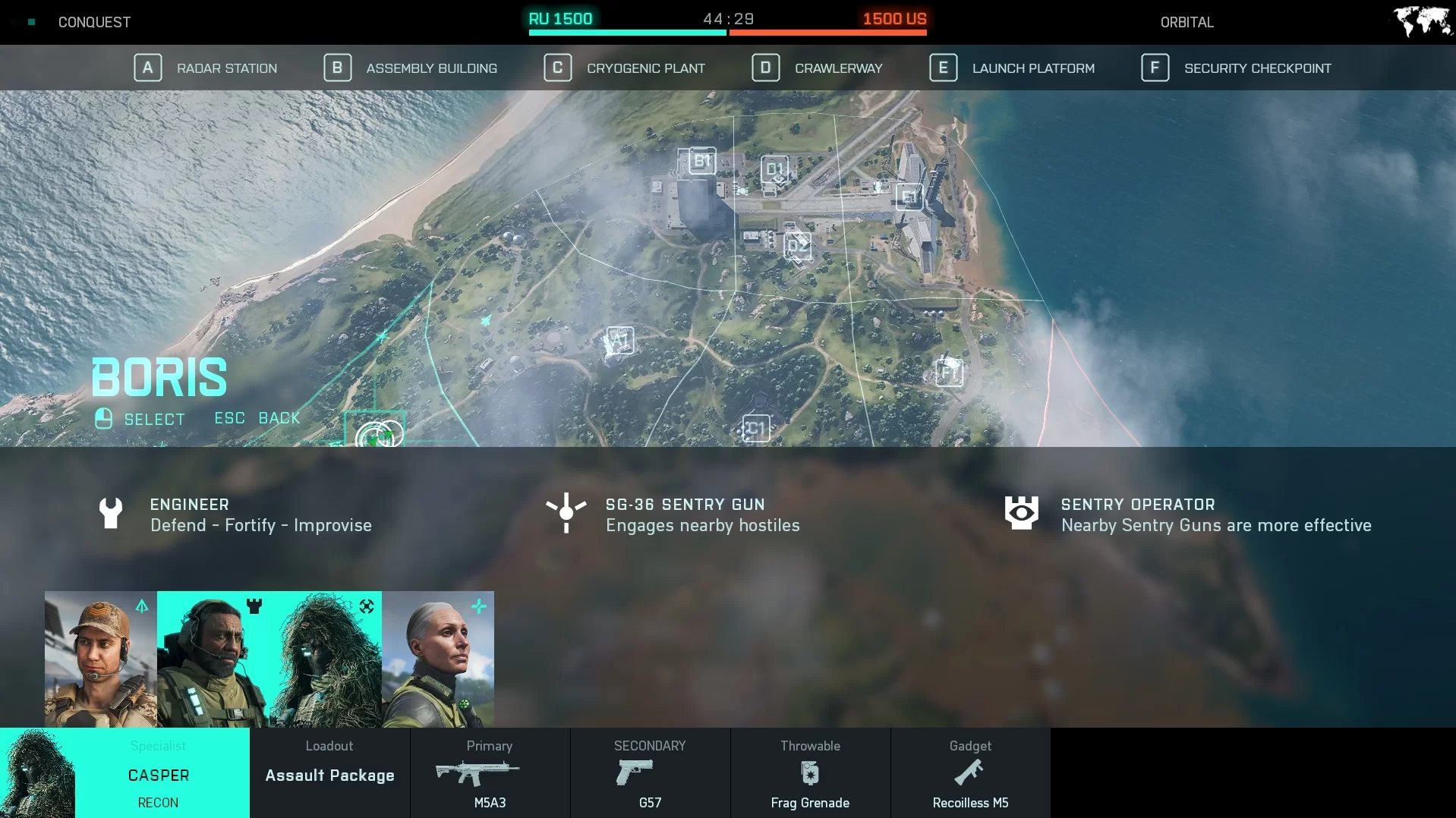The image size is (1456, 818).
Task: Select the Recoilless M5 gadget slot
Action: 970,773
